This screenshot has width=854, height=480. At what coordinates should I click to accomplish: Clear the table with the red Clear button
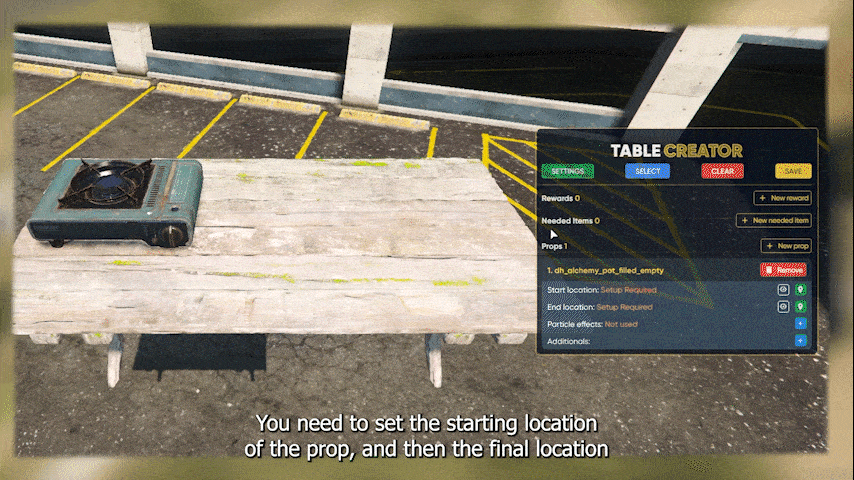click(x=720, y=171)
